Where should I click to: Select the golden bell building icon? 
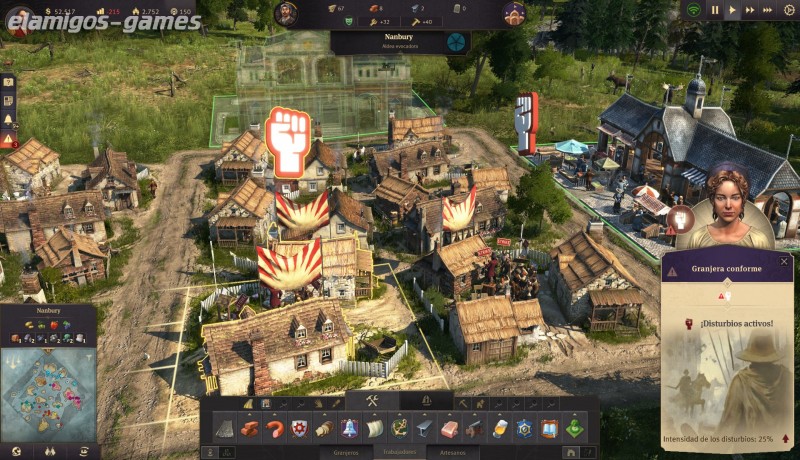tap(349, 428)
